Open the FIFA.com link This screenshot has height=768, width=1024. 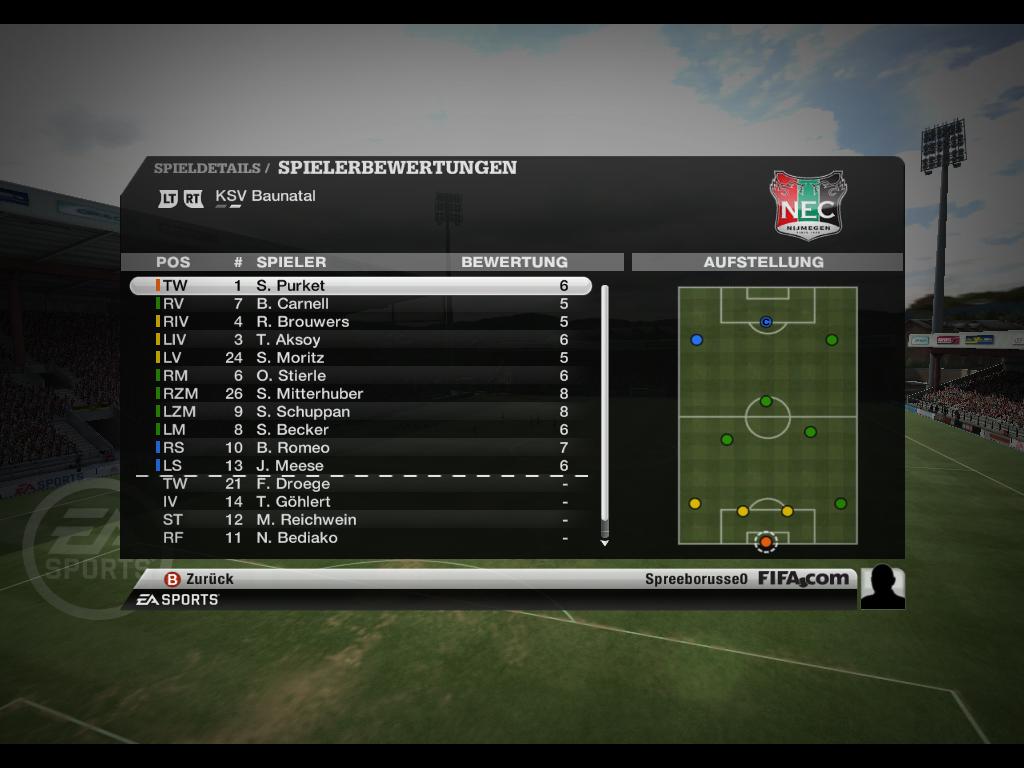click(803, 578)
